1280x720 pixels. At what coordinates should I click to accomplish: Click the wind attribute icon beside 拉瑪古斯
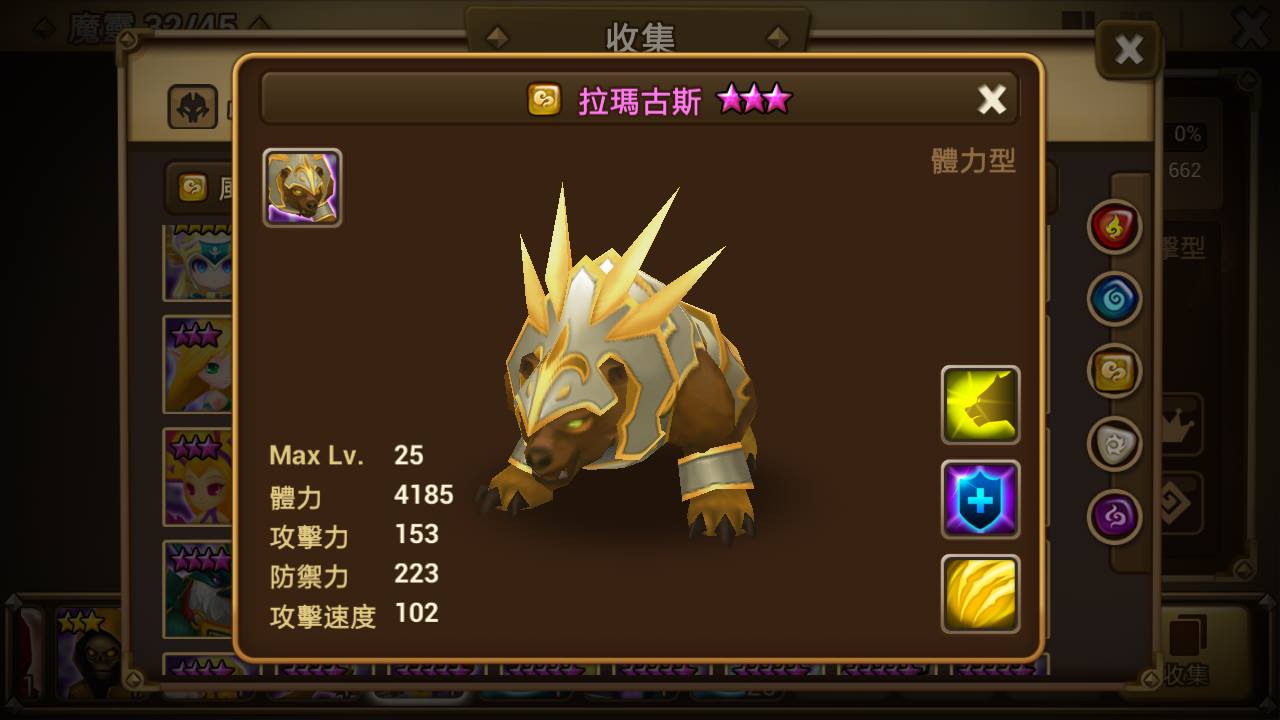point(544,100)
